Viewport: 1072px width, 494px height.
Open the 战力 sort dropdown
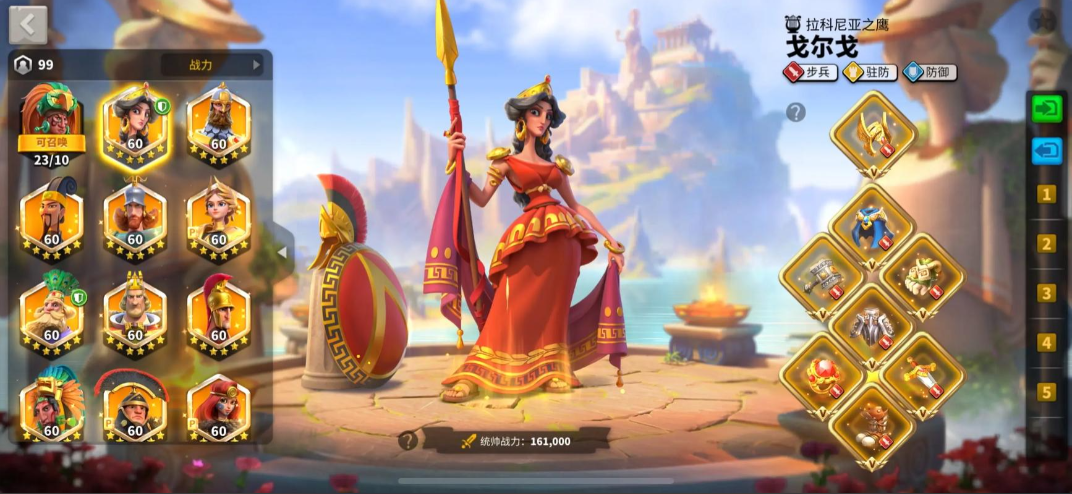[212, 65]
